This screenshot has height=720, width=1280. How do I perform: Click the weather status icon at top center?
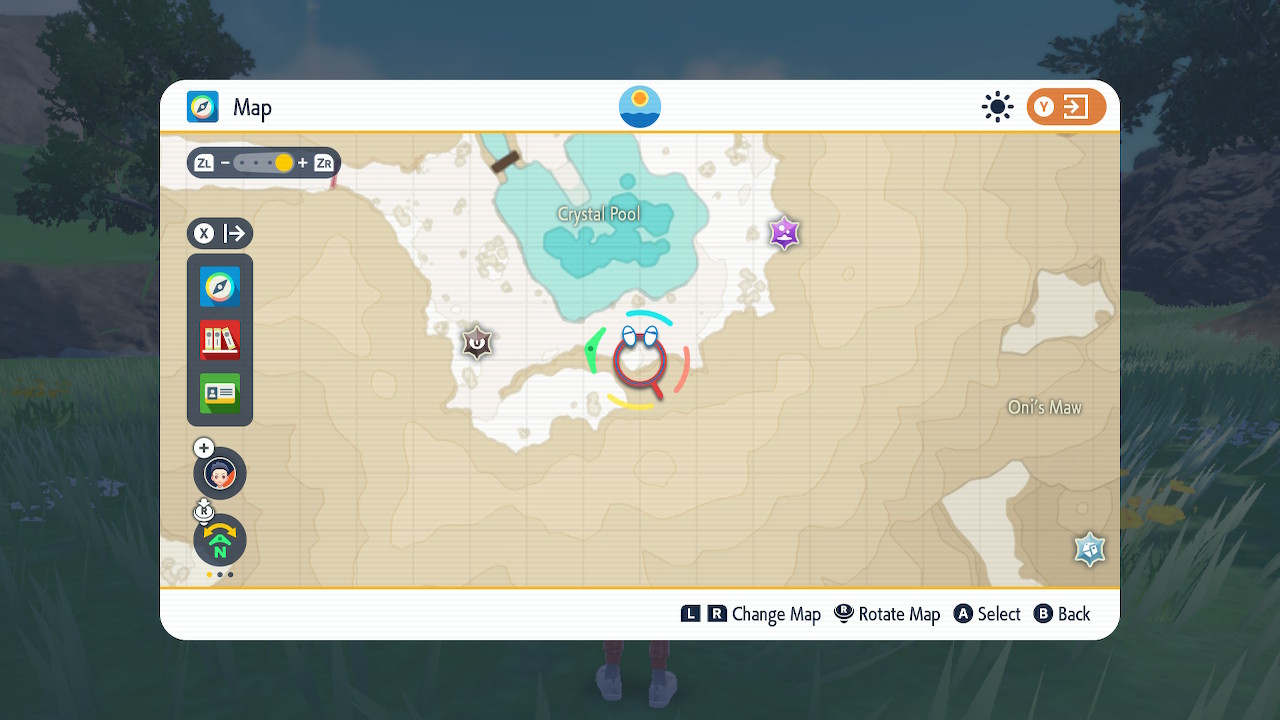click(x=639, y=106)
